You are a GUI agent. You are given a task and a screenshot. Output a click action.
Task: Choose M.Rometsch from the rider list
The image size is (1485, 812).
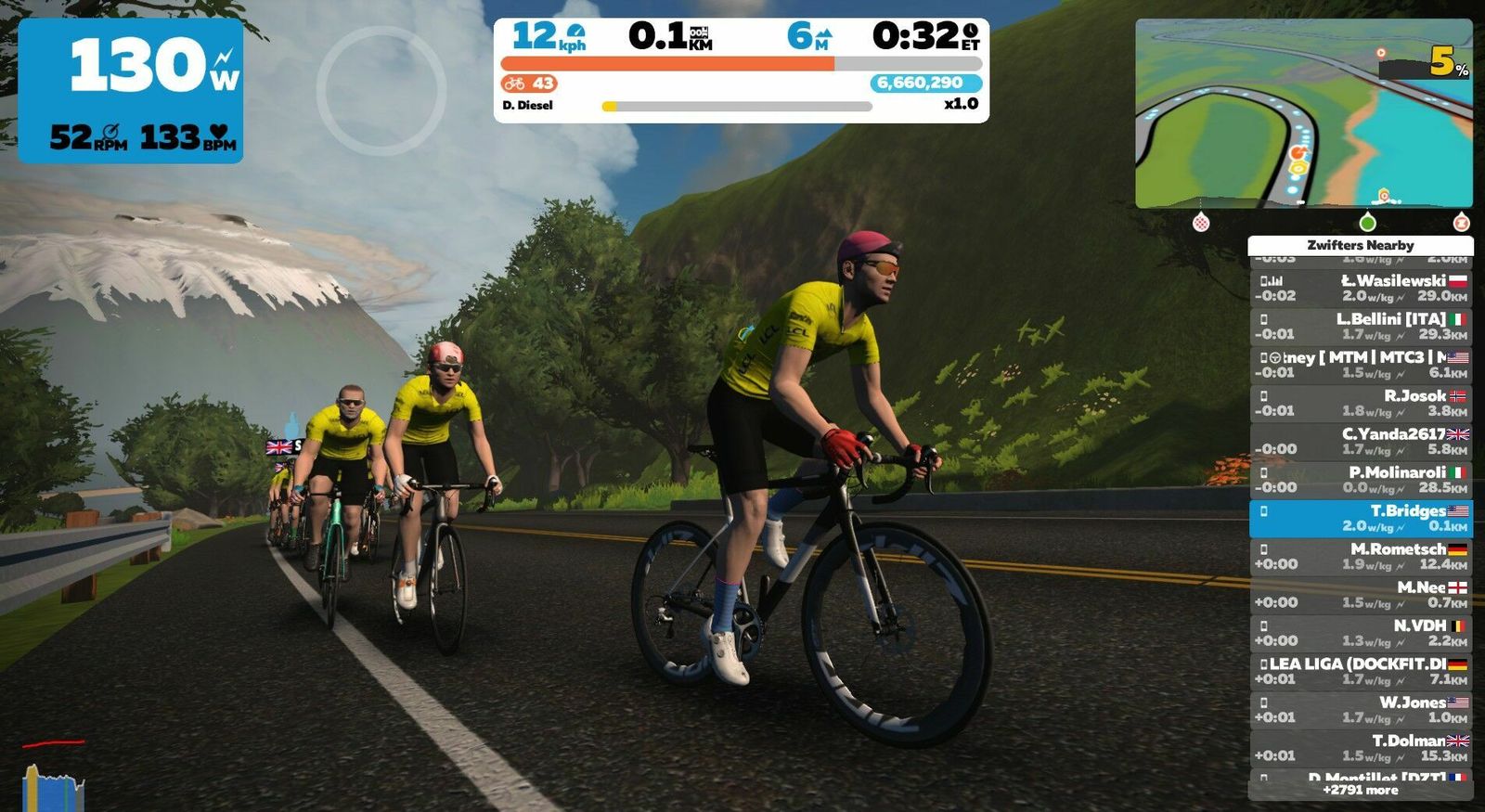pos(1361,557)
